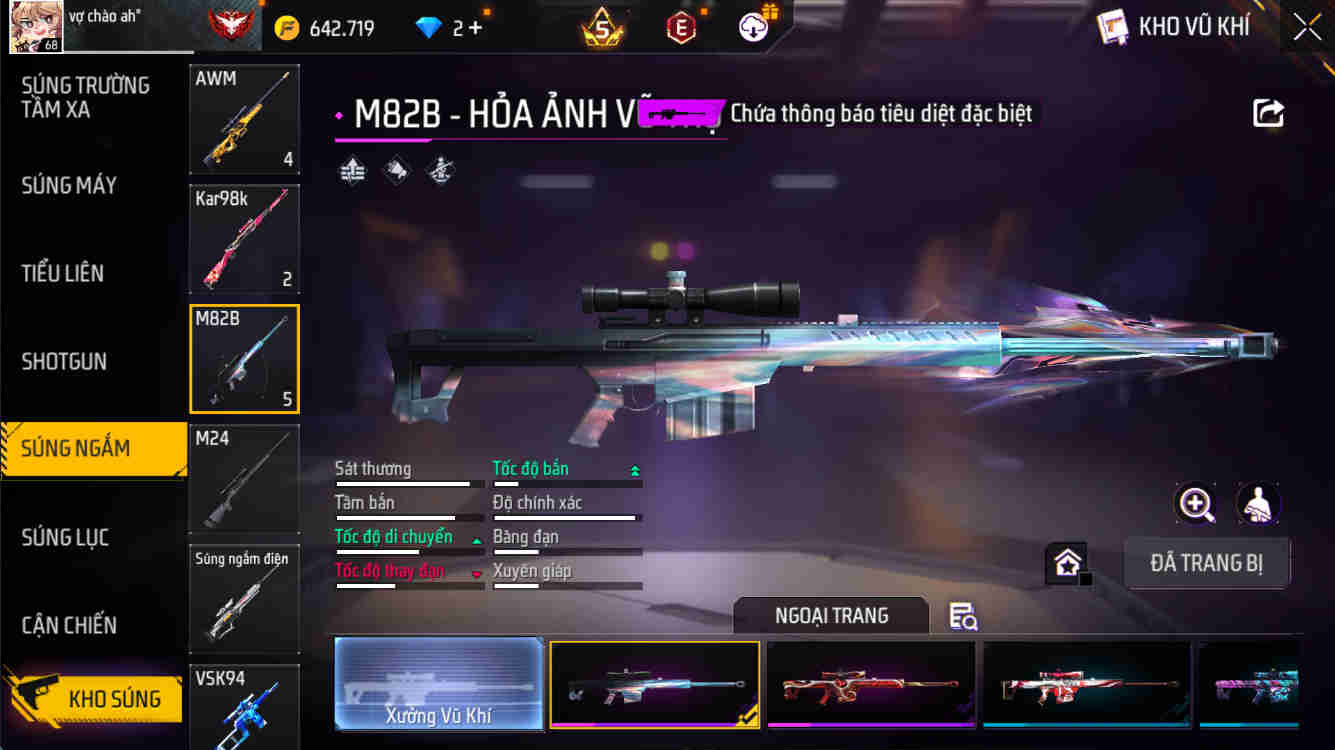Open the SÚNG LỤC category
The width and height of the screenshot is (1335, 750).
(x=64, y=537)
